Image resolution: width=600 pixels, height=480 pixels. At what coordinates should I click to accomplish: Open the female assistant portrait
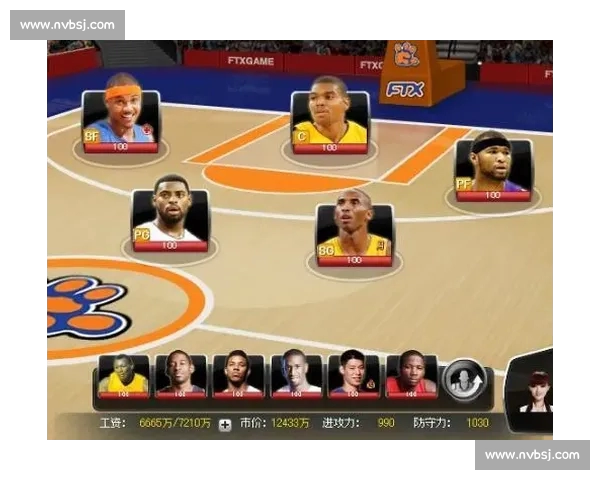click(535, 390)
